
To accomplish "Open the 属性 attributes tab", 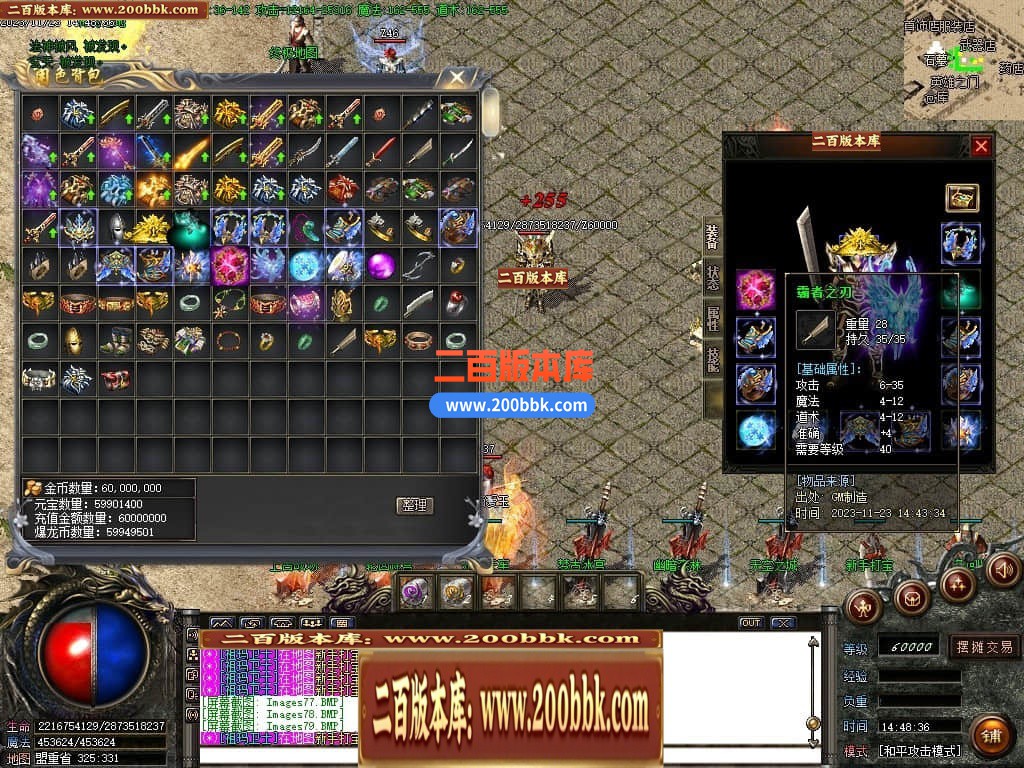I will (712, 319).
